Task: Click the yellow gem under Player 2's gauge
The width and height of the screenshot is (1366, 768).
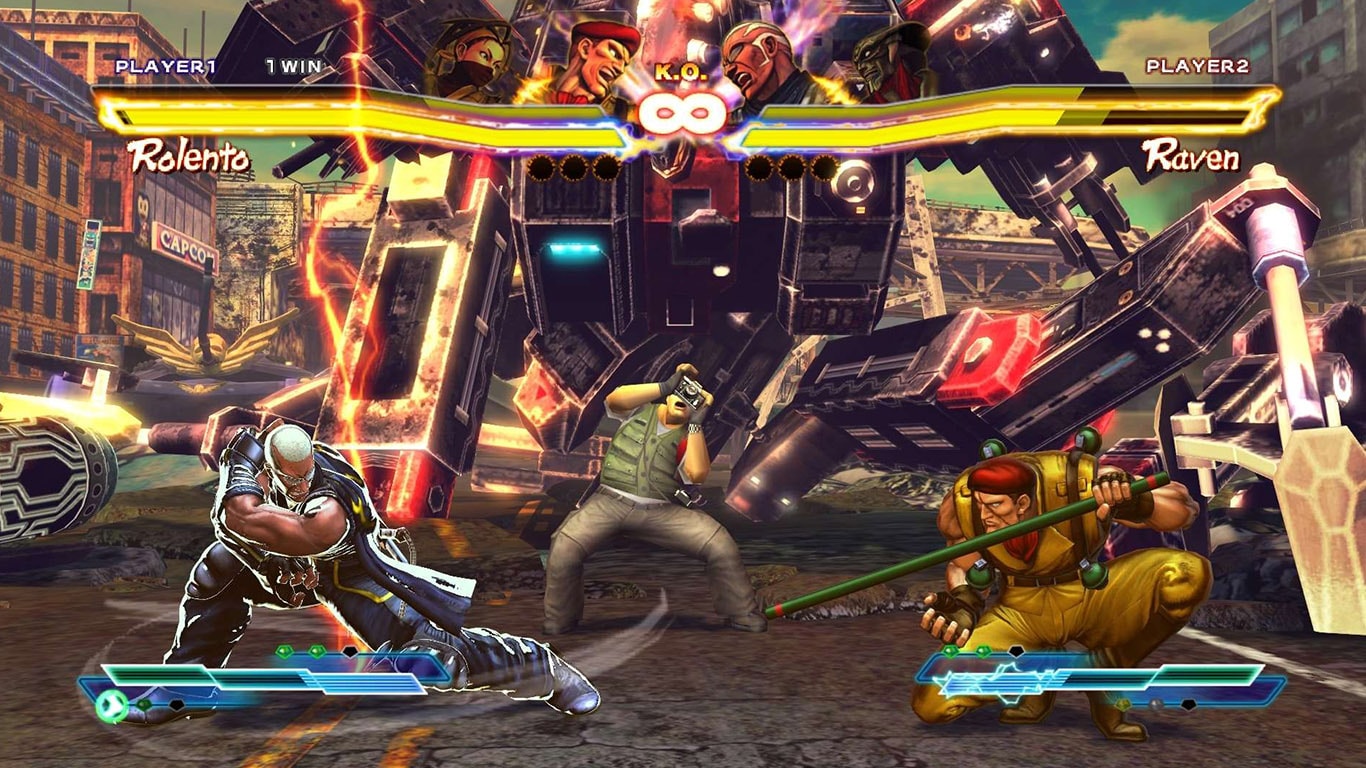Action: point(1123,703)
